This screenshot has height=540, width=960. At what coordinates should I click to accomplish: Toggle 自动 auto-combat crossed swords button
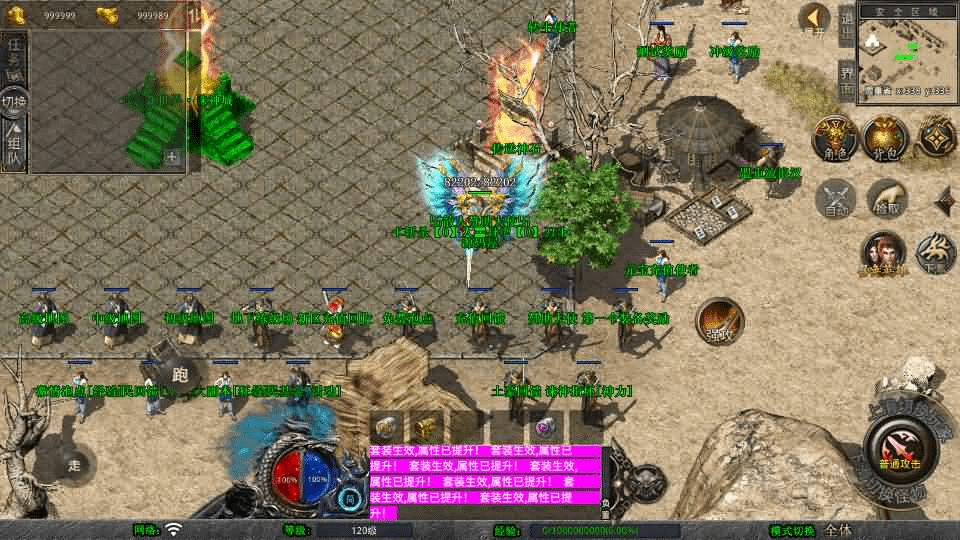pyautogui.click(x=836, y=198)
